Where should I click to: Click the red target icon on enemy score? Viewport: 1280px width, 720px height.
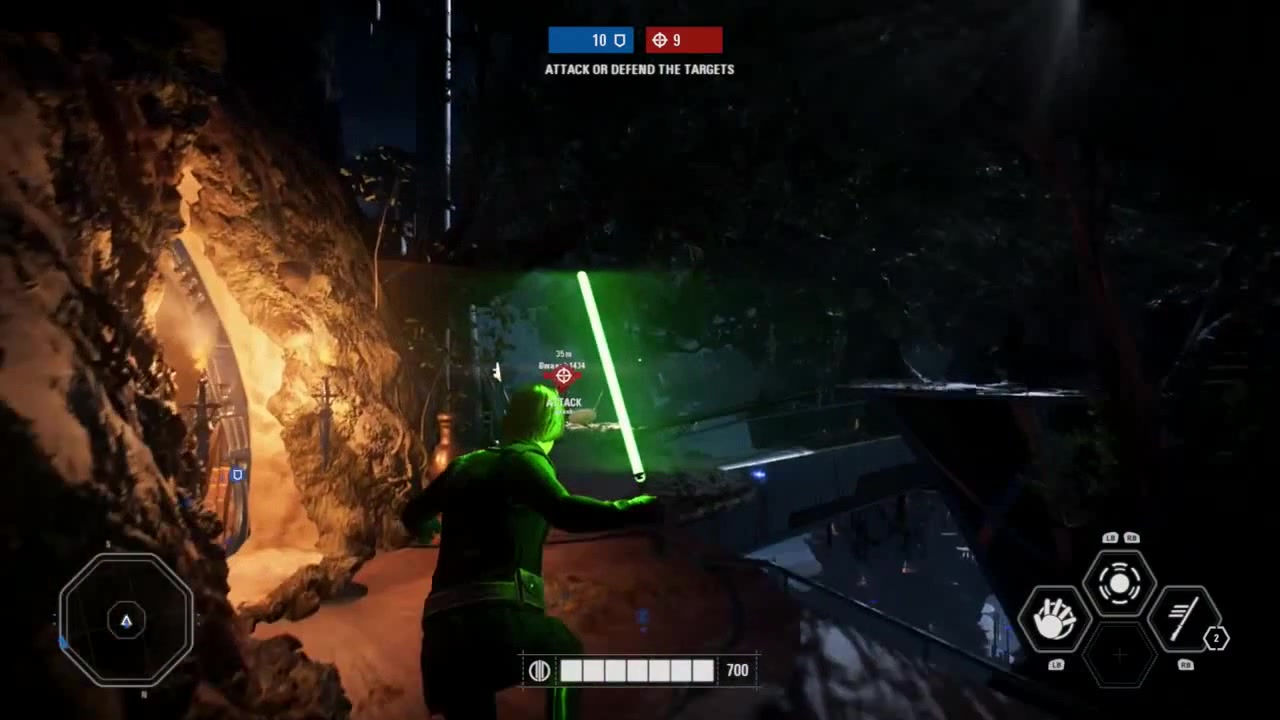pyautogui.click(x=661, y=40)
